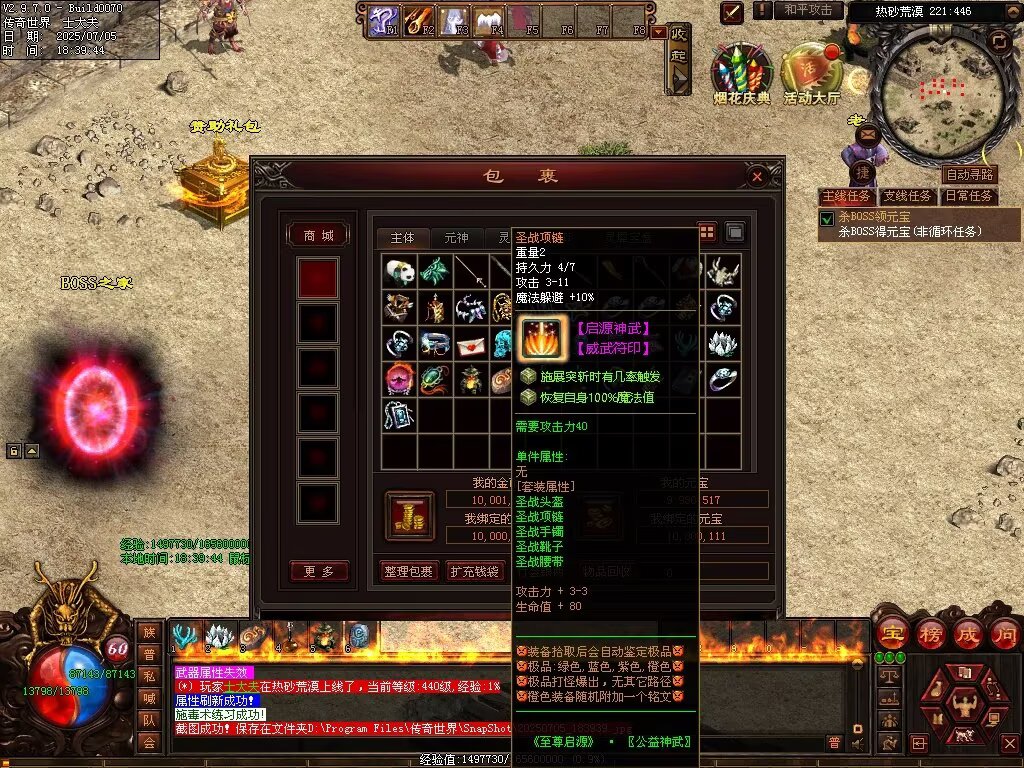Image resolution: width=1024 pixels, height=768 pixels.
Task: Open the 烟花庆典 fireworks event
Action: tap(742, 70)
